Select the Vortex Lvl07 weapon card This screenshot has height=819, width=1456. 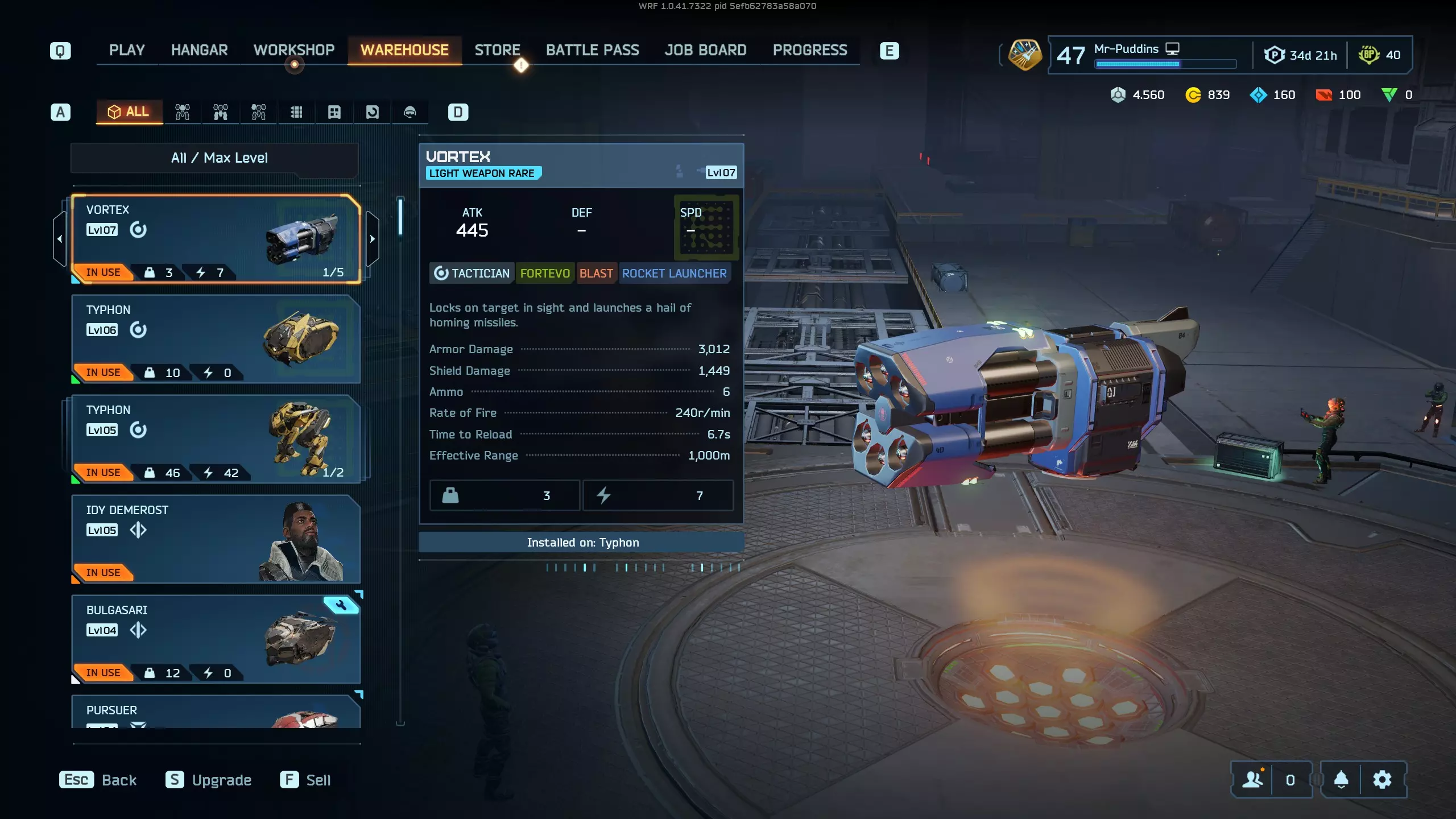216,239
